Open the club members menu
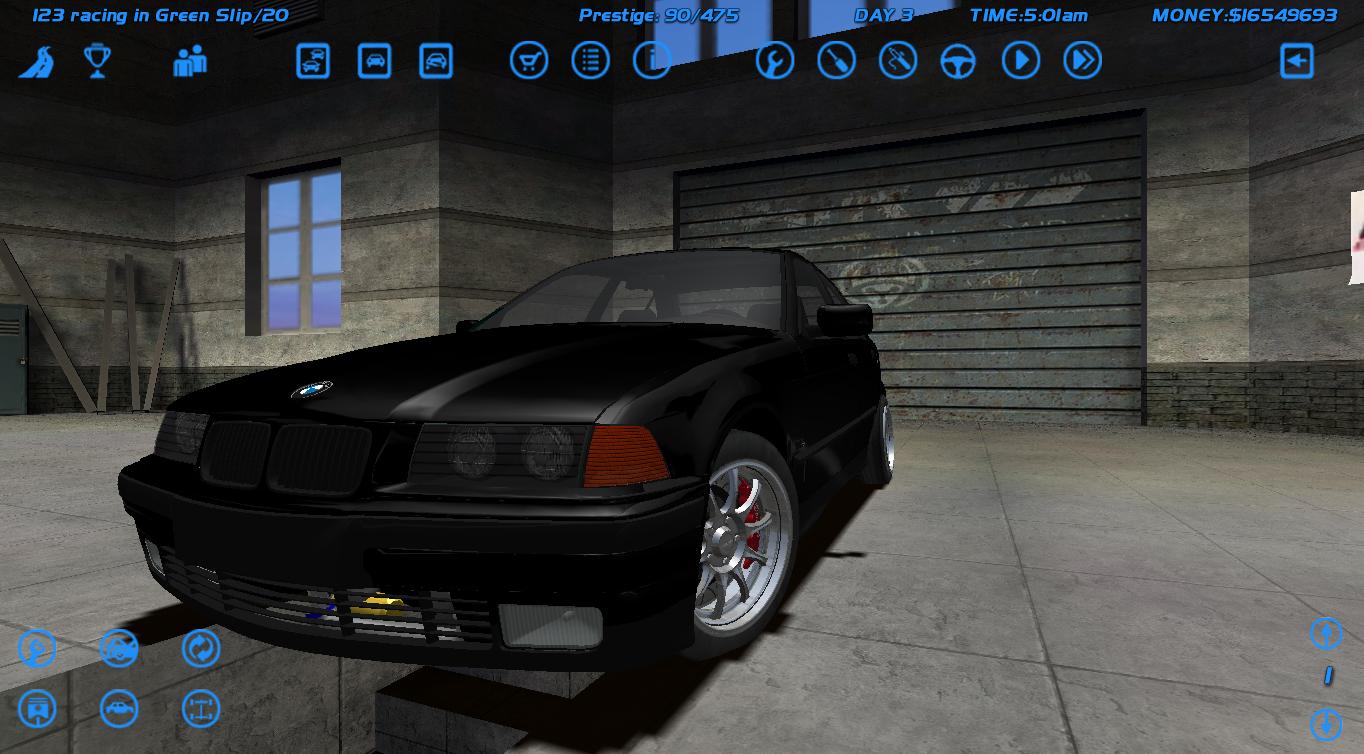The width and height of the screenshot is (1364, 754). [190, 62]
